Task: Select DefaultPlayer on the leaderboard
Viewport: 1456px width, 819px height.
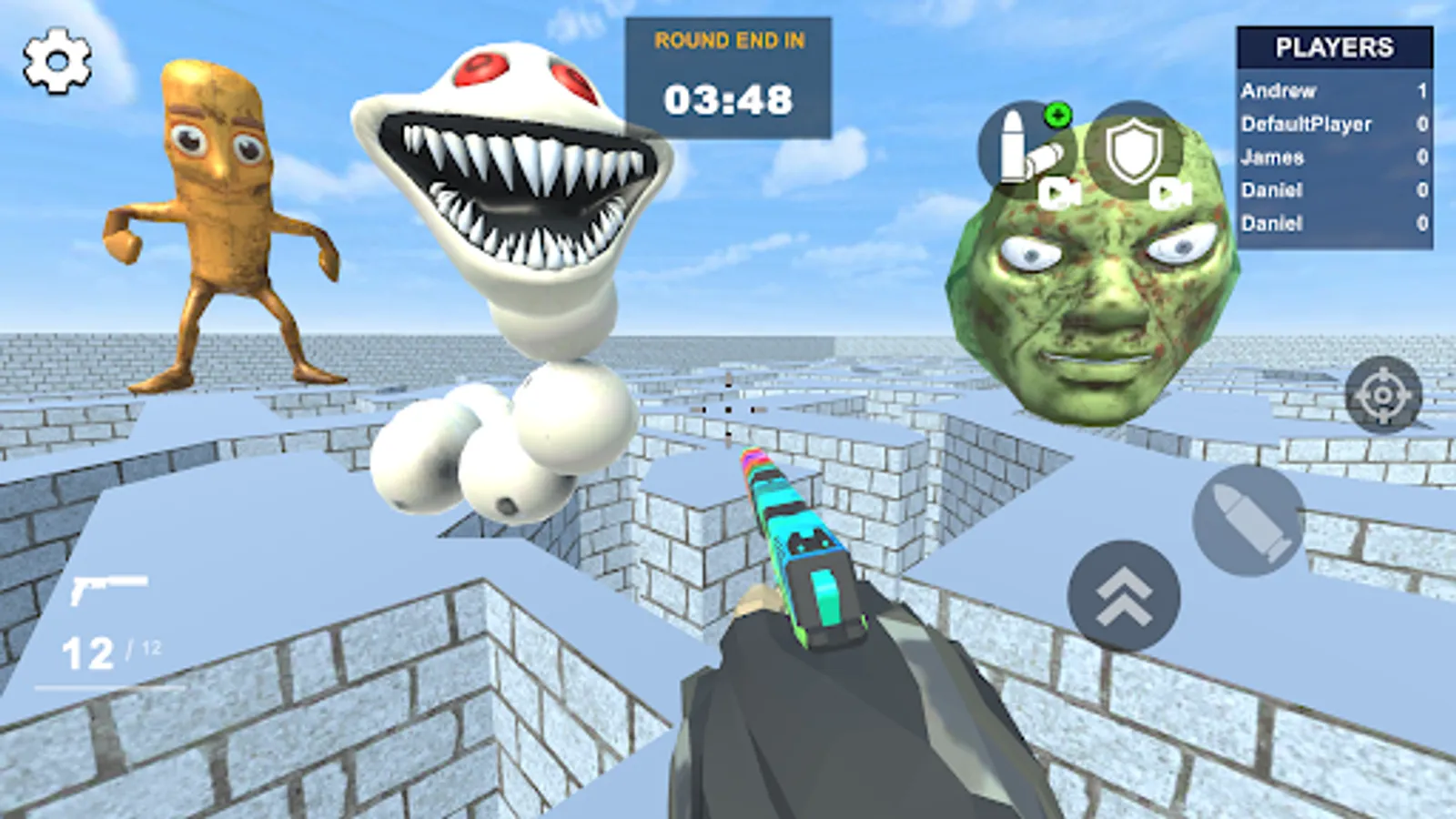Action: (1307, 124)
